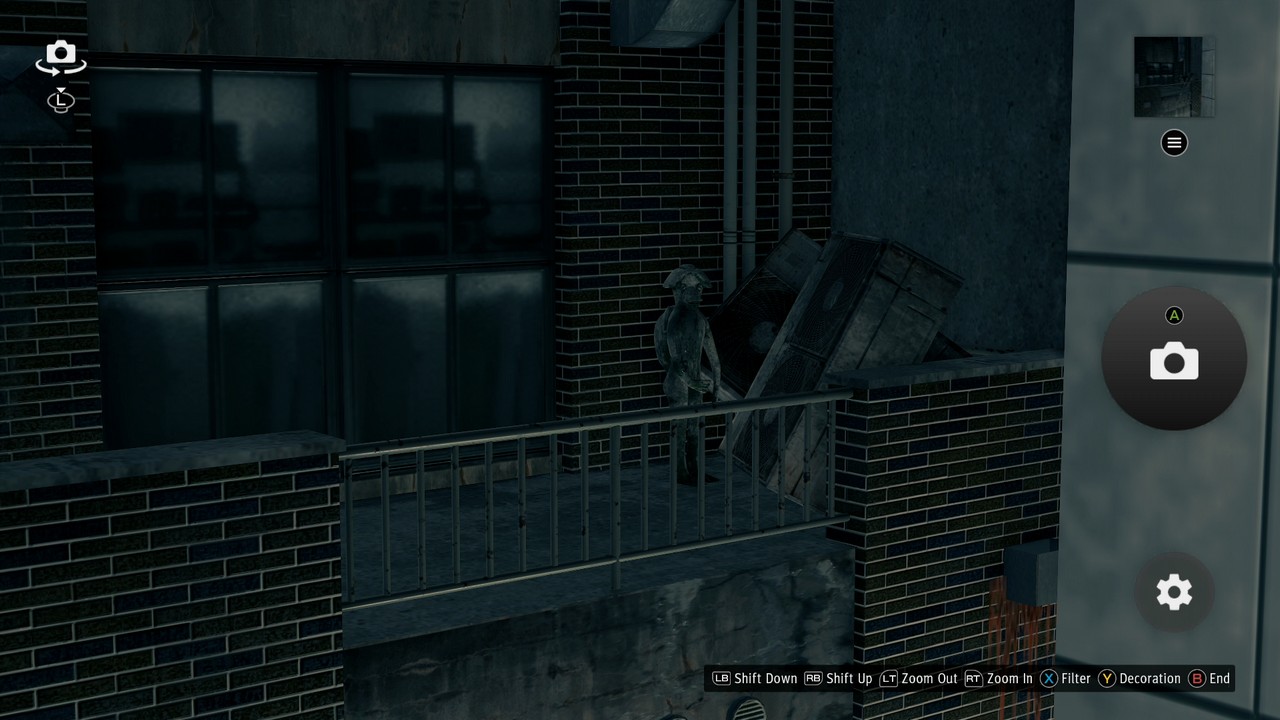Click the Y button glyph next to Decoration
The width and height of the screenshot is (1280, 720).
[1106, 678]
